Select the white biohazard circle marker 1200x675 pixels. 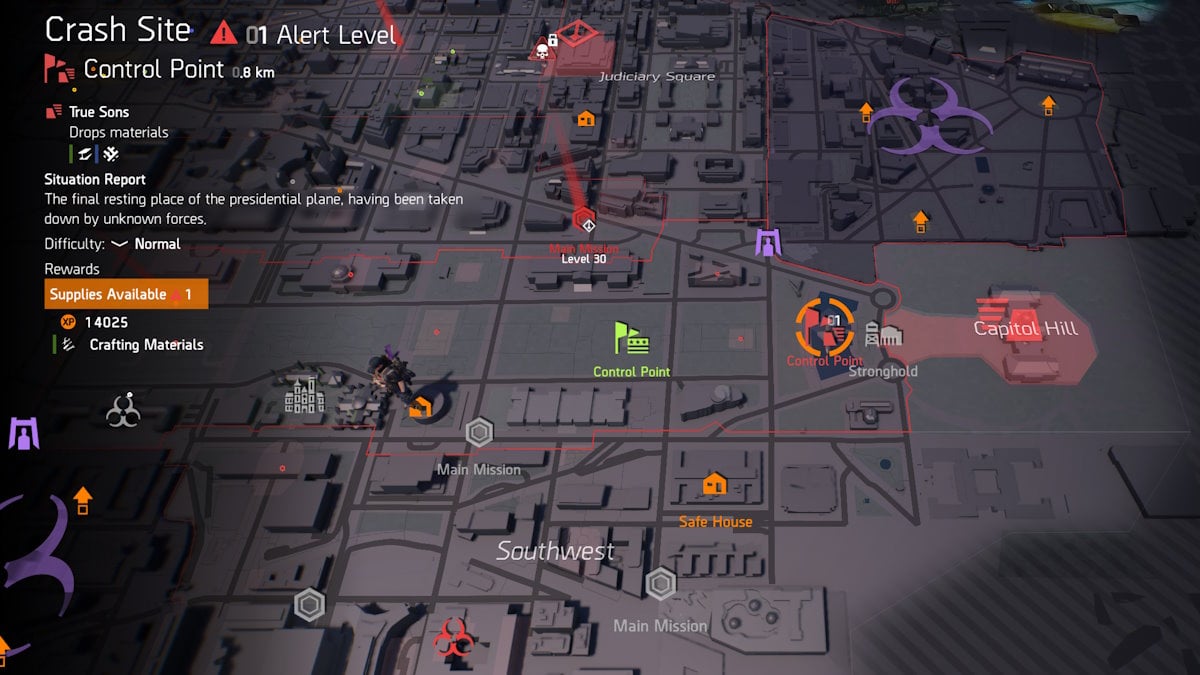[x=123, y=409]
